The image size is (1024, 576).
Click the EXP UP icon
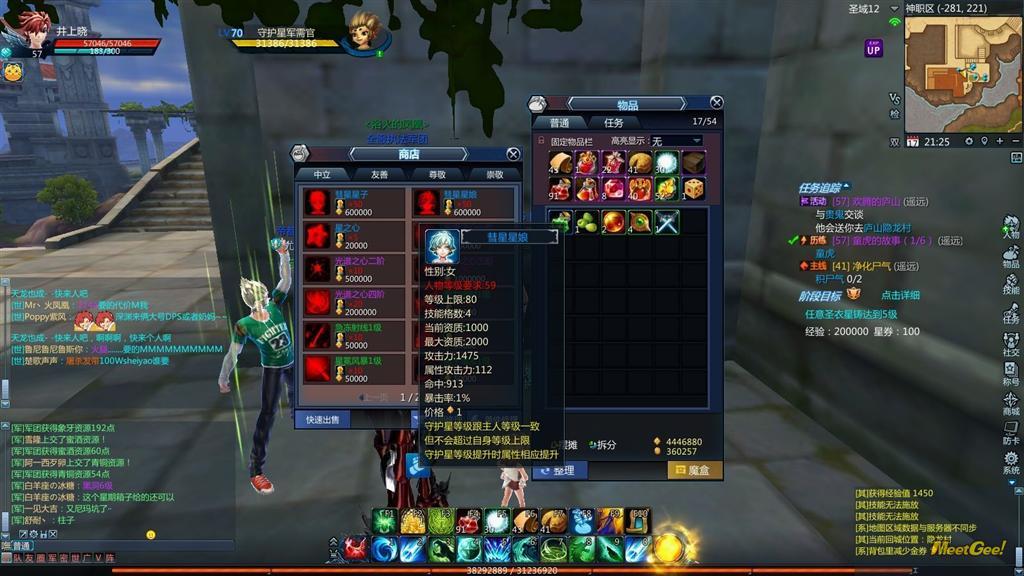[873, 47]
